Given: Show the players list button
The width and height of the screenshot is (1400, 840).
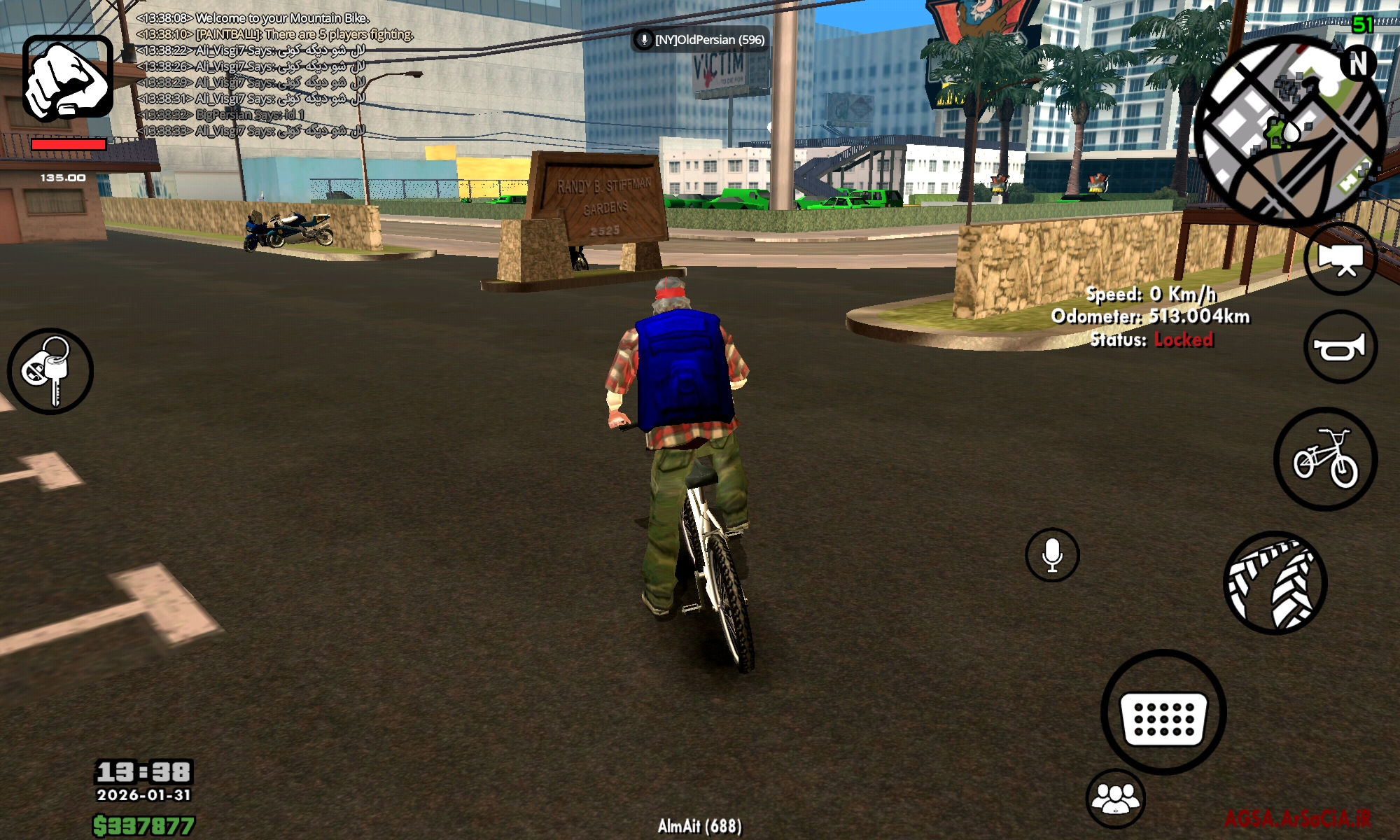Looking at the screenshot, I should coord(1116,799).
